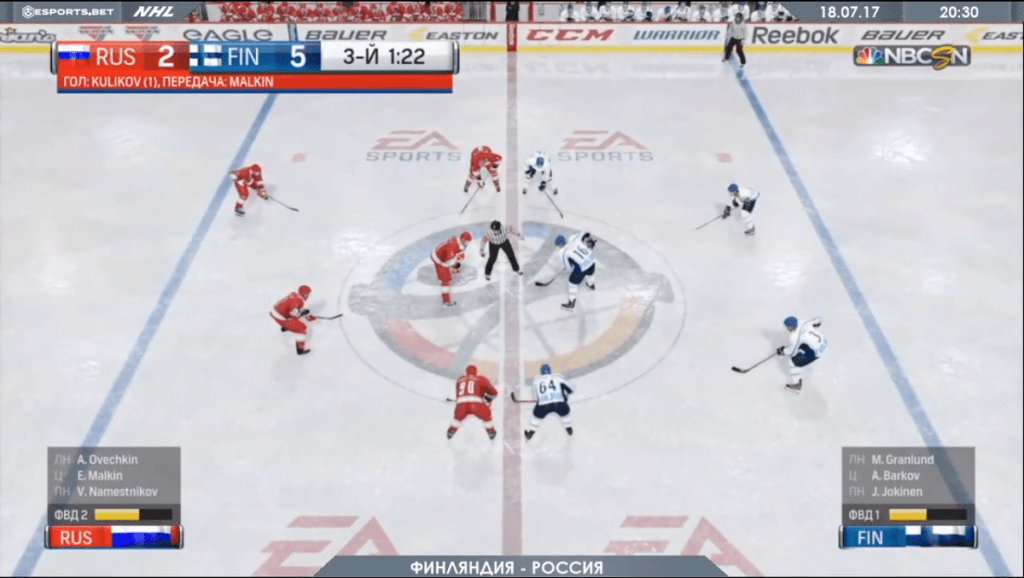Choose V. Namestnikov in the Russia line list
The width and height of the screenshot is (1024, 578).
point(112,492)
